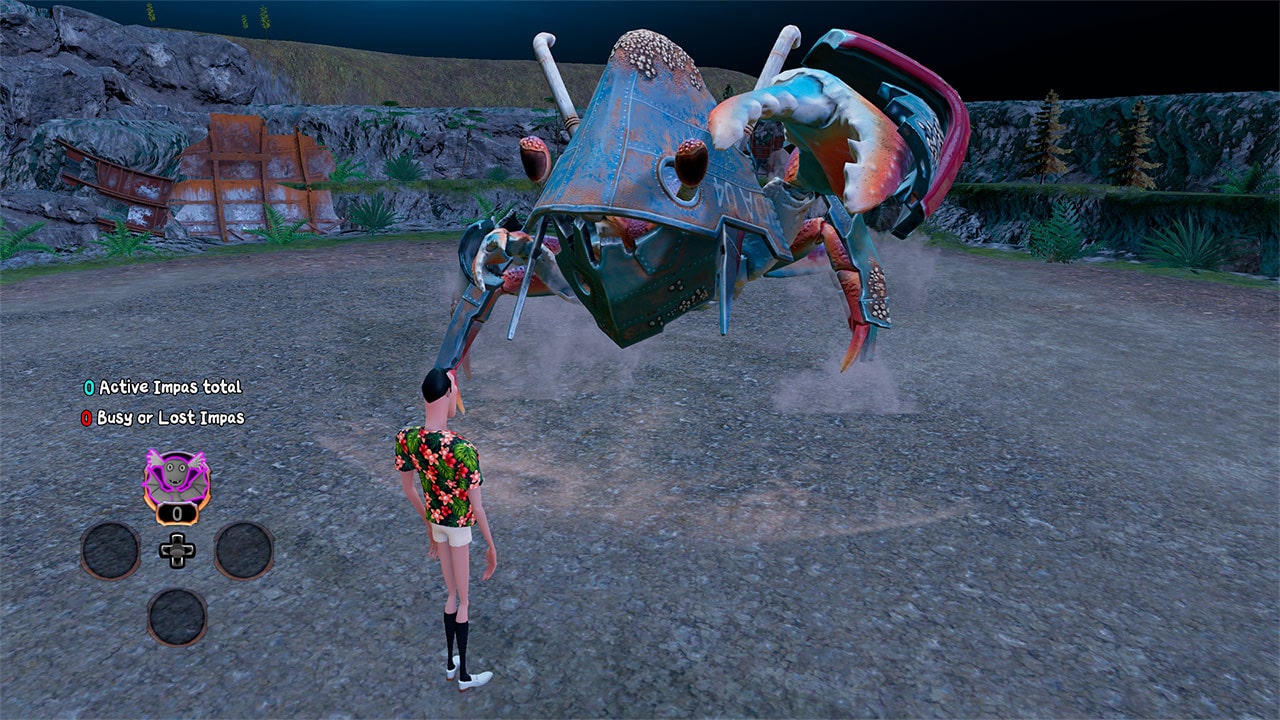
Task: Click the empty right ability slot icon
Action: [x=243, y=552]
